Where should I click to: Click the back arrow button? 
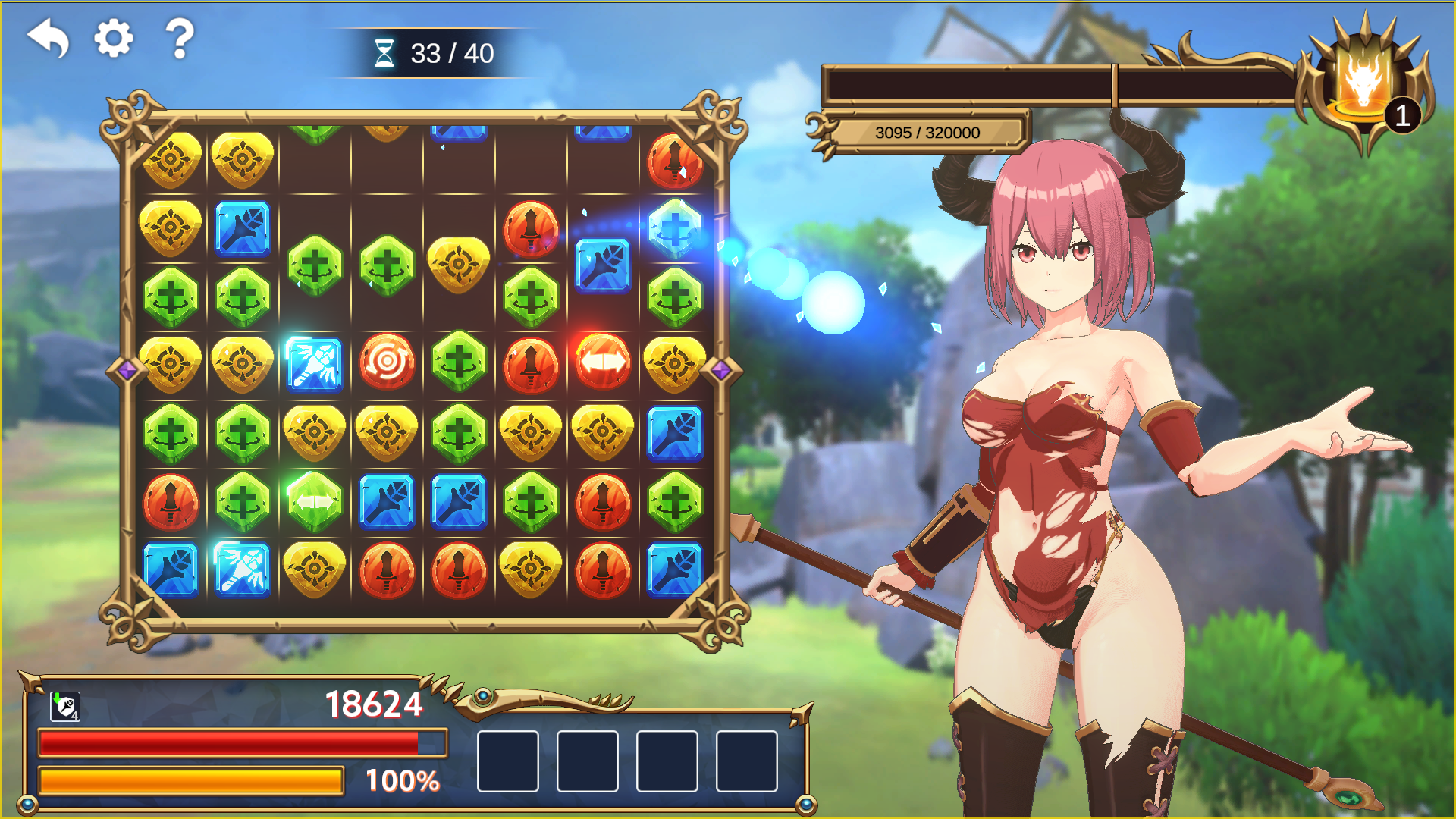pyautogui.click(x=49, y=38)
